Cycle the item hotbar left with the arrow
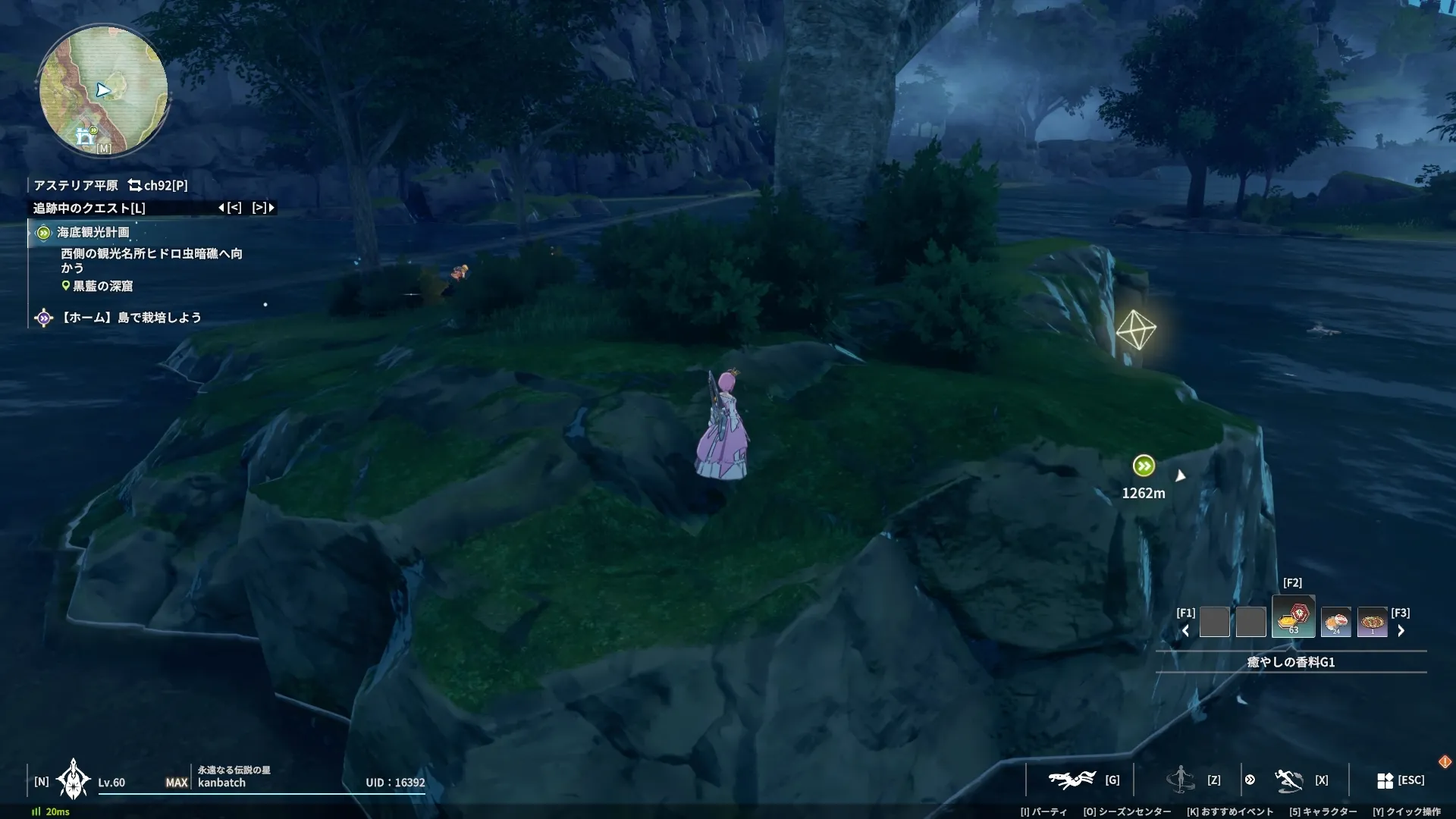 pyautogui.click(x=1185, y=630)
